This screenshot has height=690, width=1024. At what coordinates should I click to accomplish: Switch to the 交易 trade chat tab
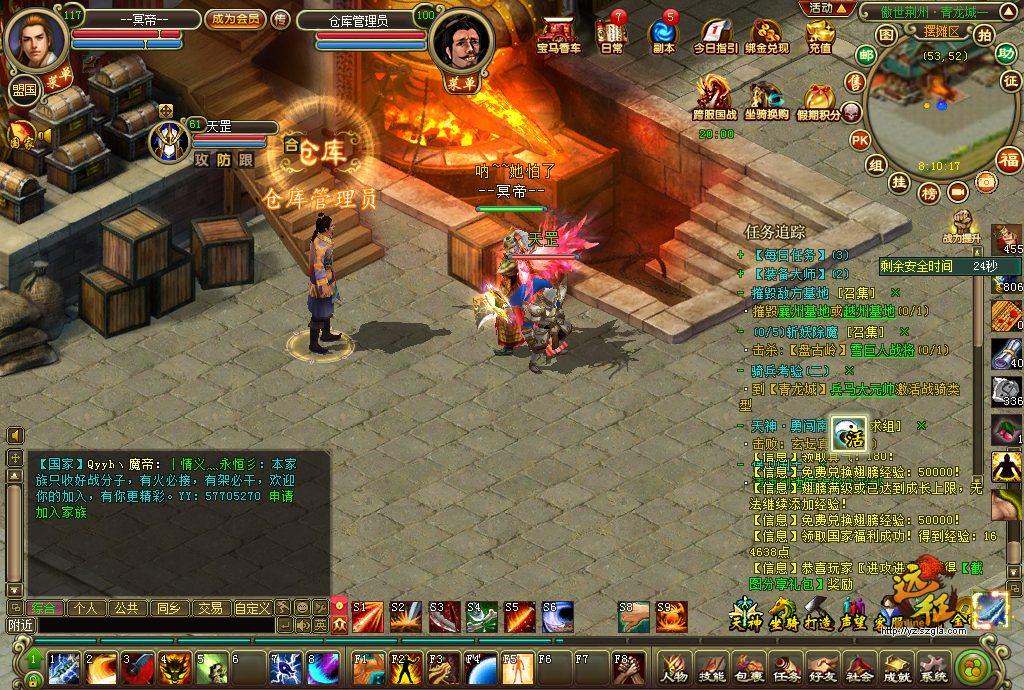209,607
